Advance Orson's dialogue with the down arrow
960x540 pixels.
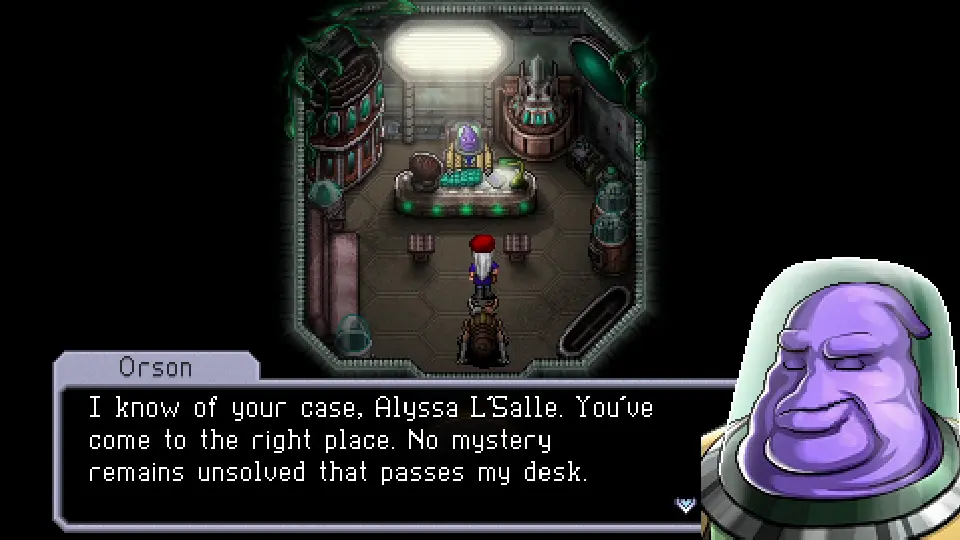[x=685, y=505]
